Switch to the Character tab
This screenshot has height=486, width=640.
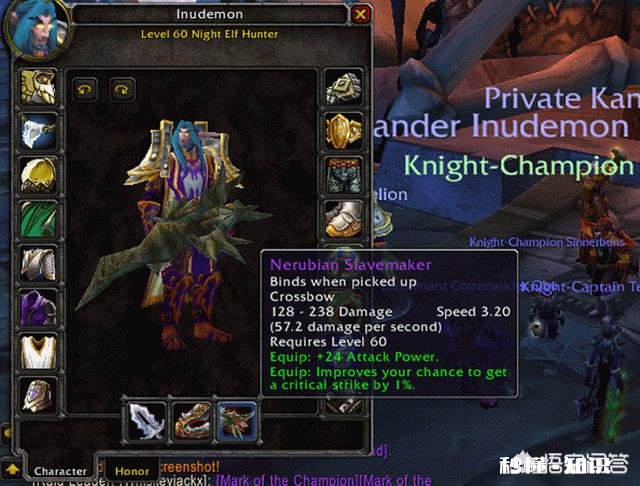(x=60, y=470)
